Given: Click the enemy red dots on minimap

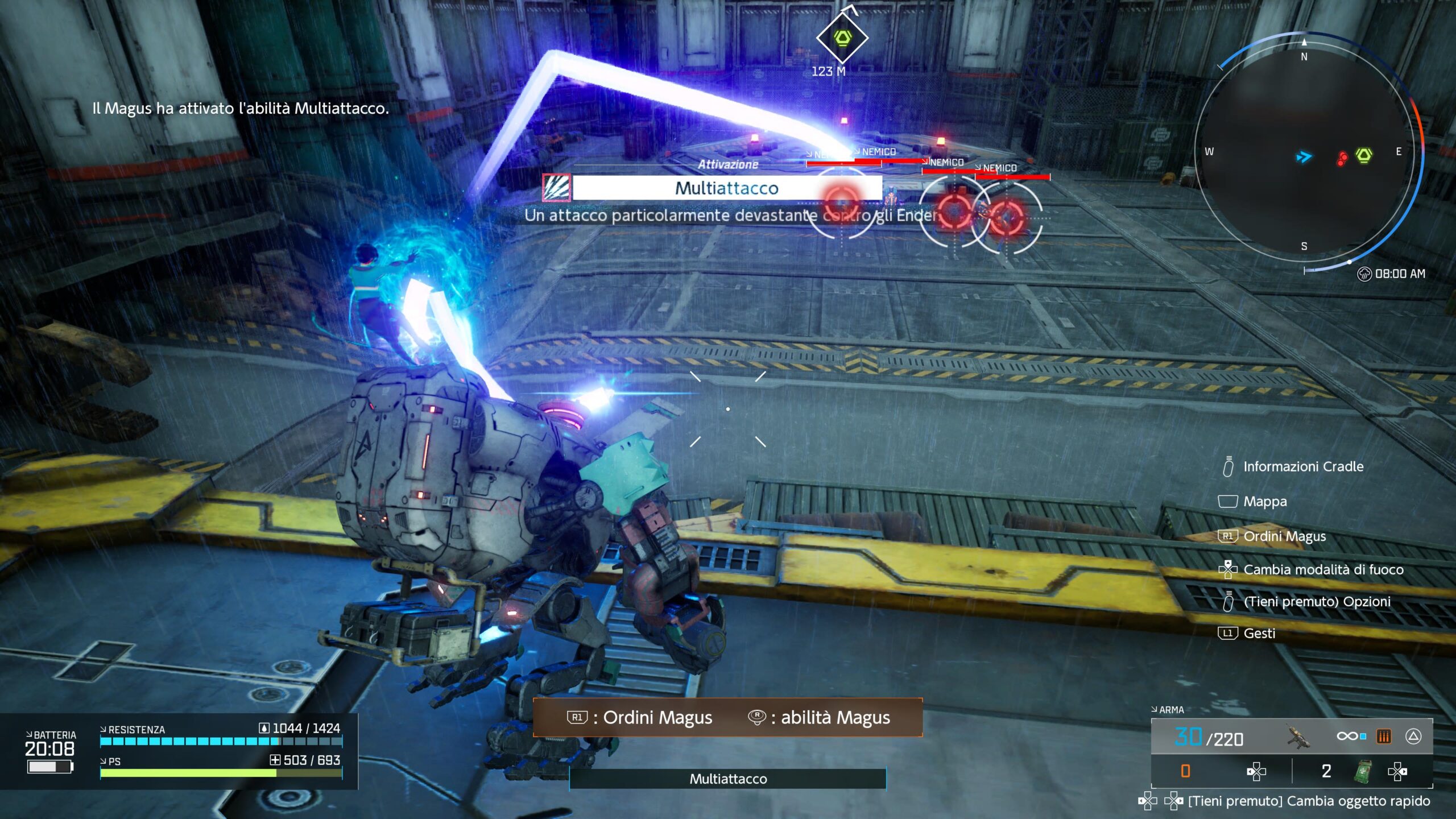Looking at the screenshot, I should 1342,158.
